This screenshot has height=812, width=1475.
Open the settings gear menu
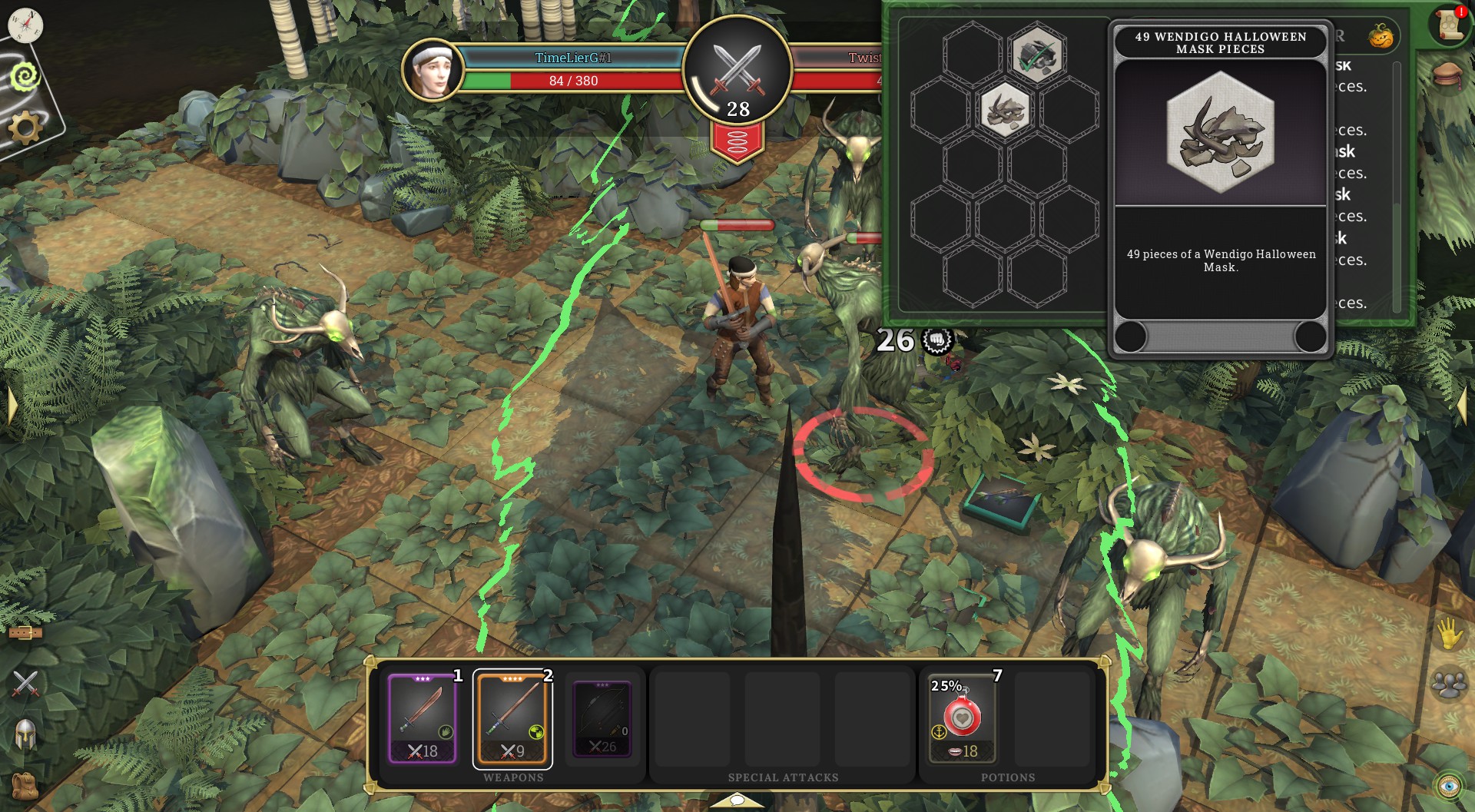tap(25, 127)
